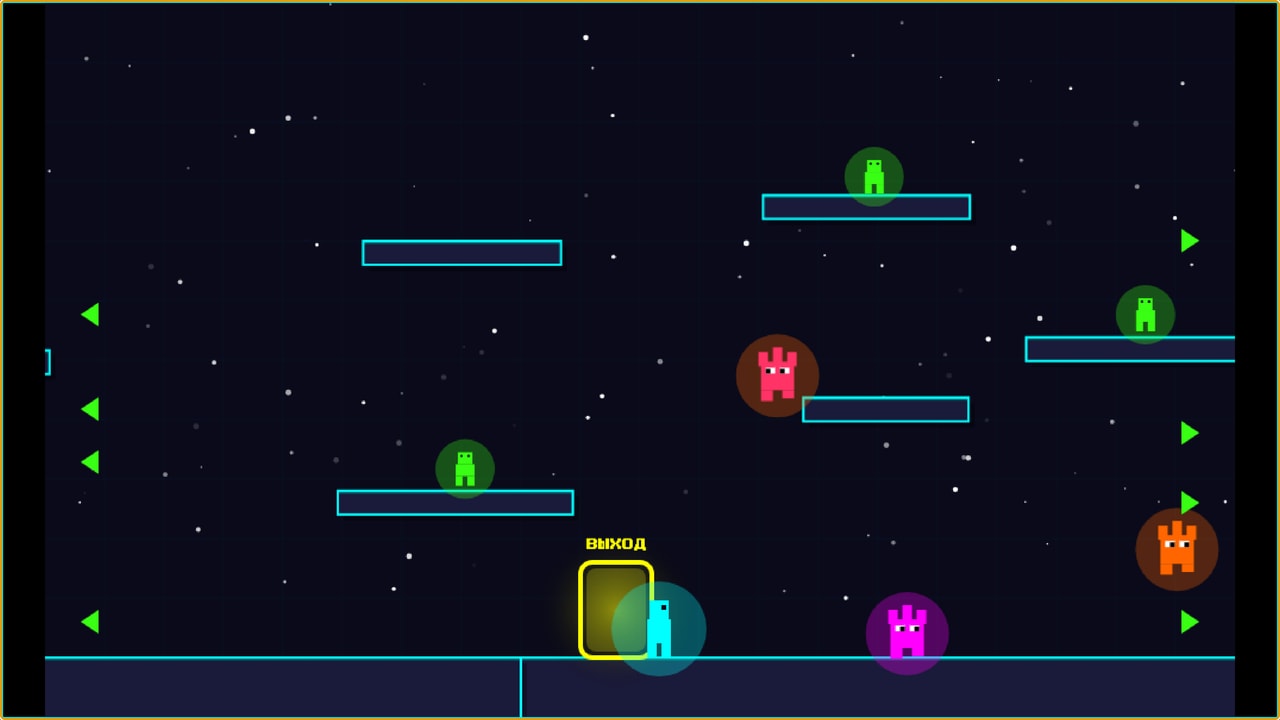Click the pink monster with the brown glow
Image resolution: width=1280 pixels, height=720 pixels.
[x=777, y=376]
